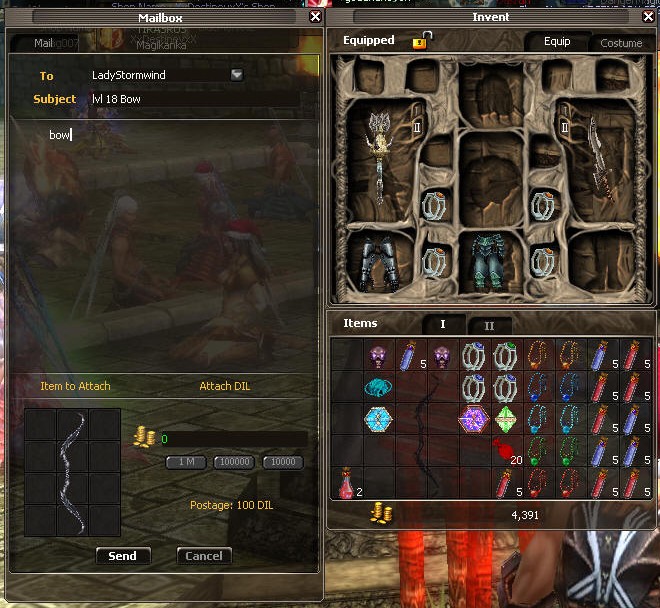Switch to the Equip tab
Image resolution: width=660 pixels, height=608 pixels.
[x=557, y=42]
